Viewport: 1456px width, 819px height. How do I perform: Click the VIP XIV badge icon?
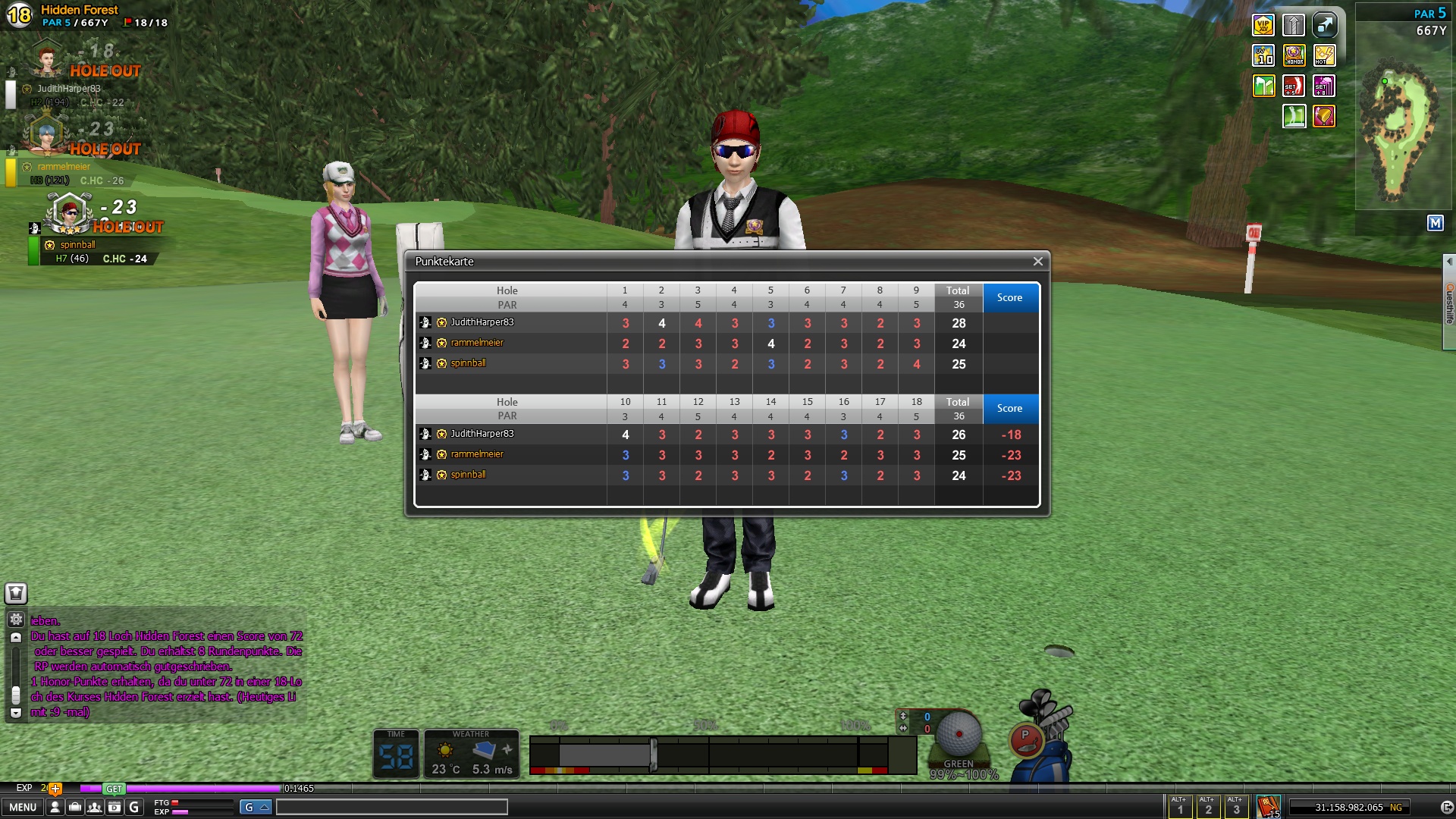click(x=1263, y=26)
